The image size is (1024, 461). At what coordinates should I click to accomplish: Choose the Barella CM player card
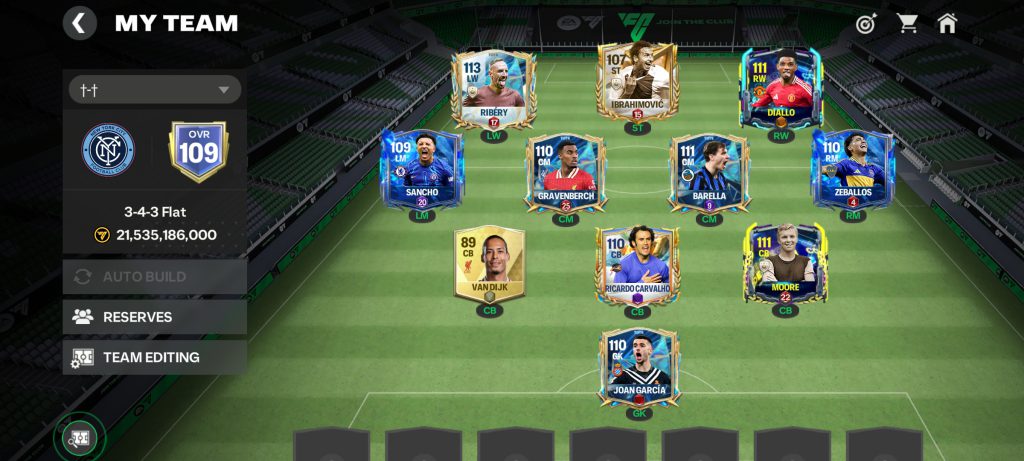tap(709, 172)
